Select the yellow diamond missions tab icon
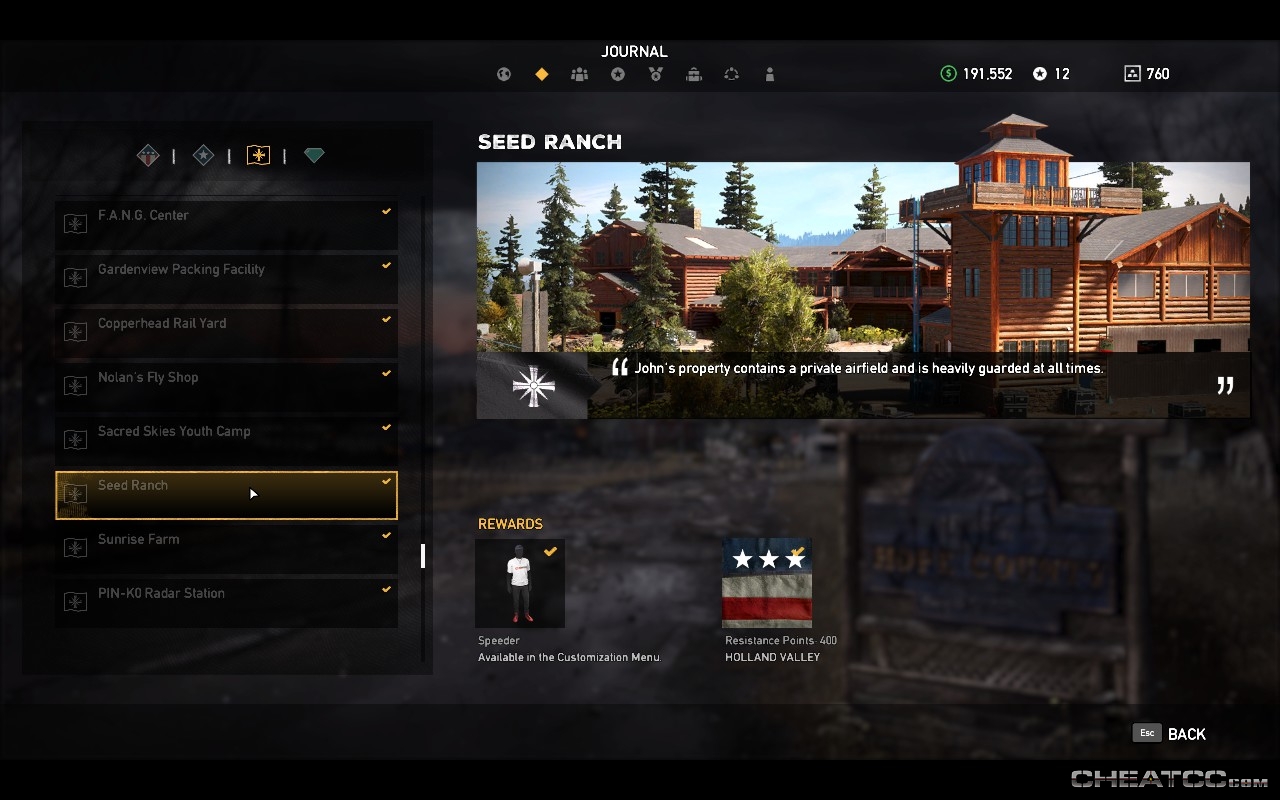This screenshot has width=1280, height=800. pos(541,73)
